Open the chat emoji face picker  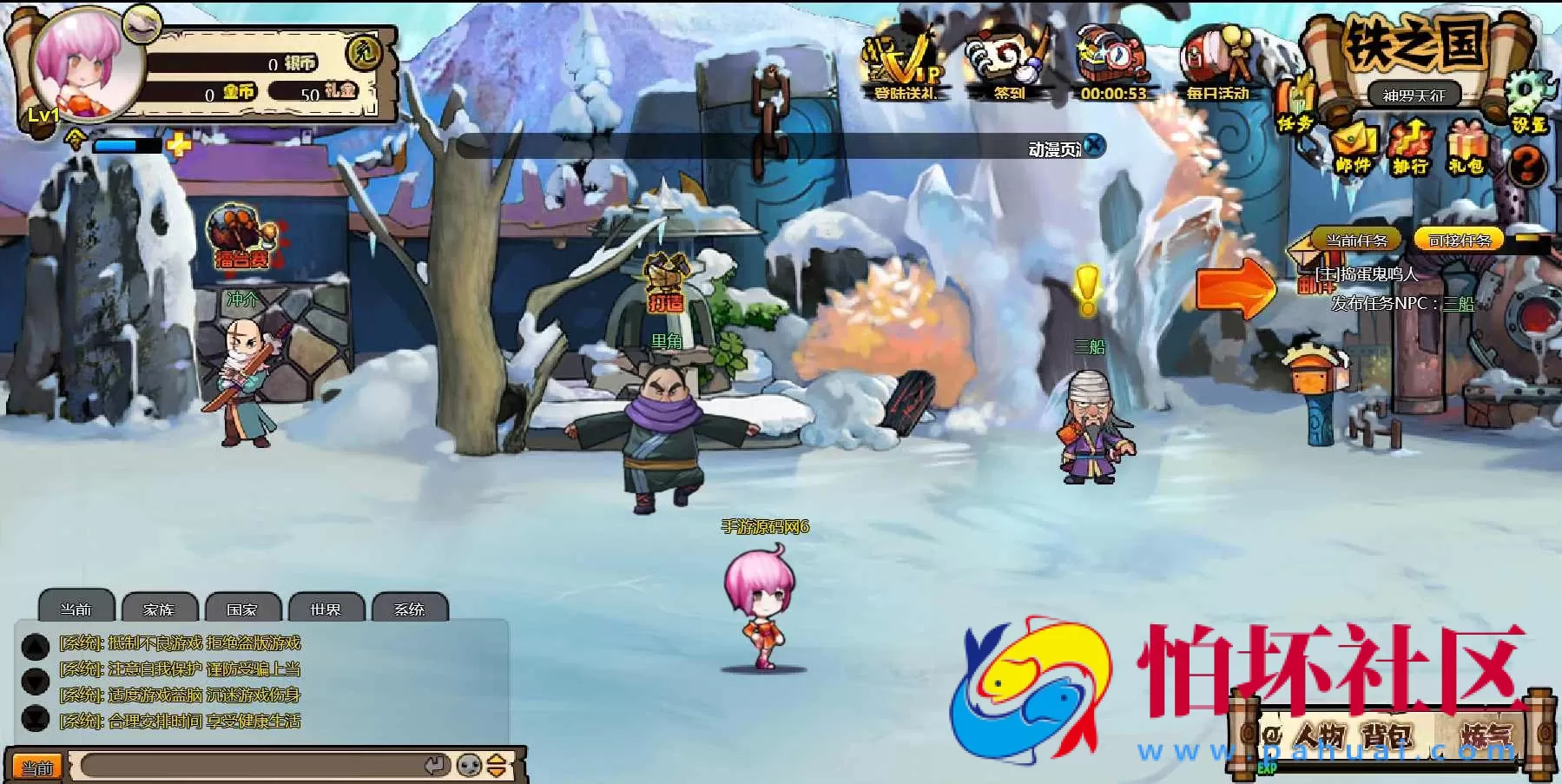point(469,766)
